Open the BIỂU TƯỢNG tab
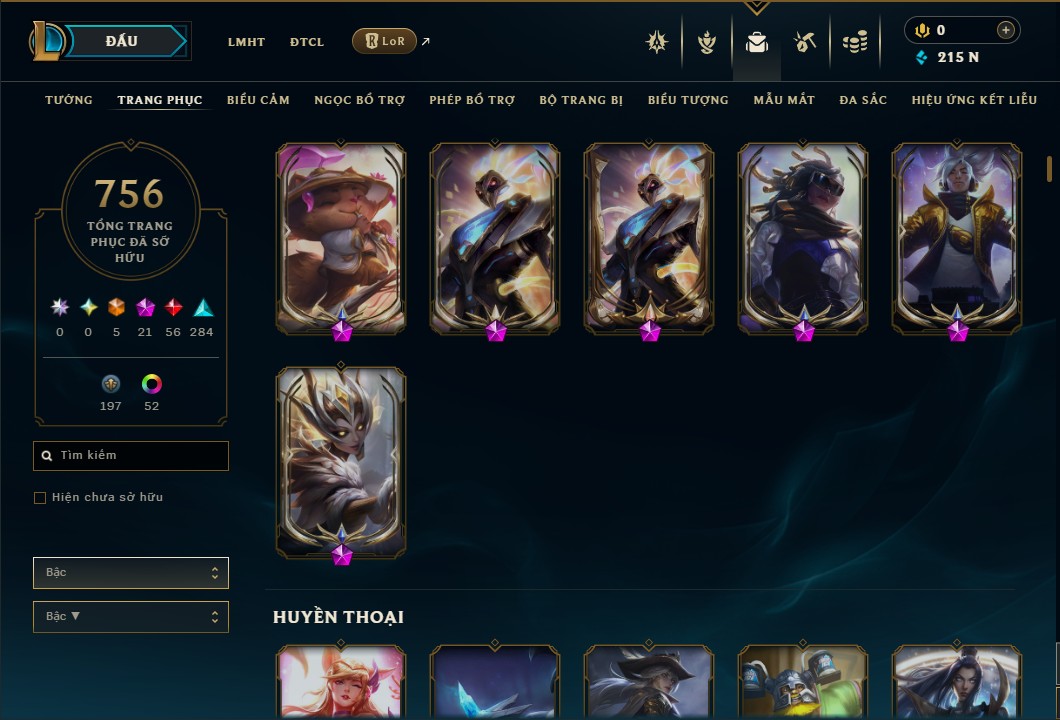 coord(688,100)
